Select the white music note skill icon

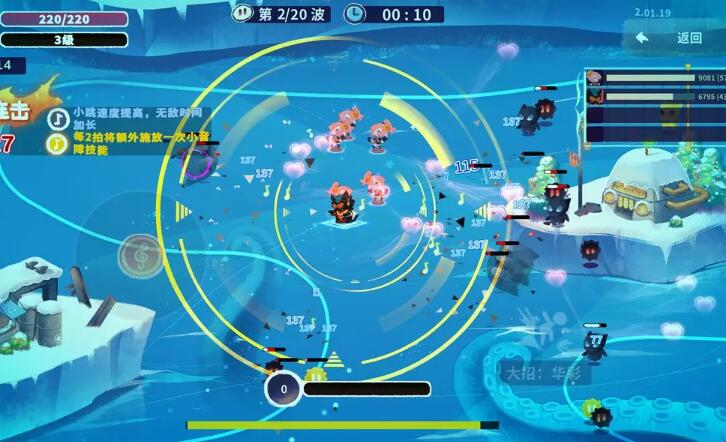[x=59, y=118]
